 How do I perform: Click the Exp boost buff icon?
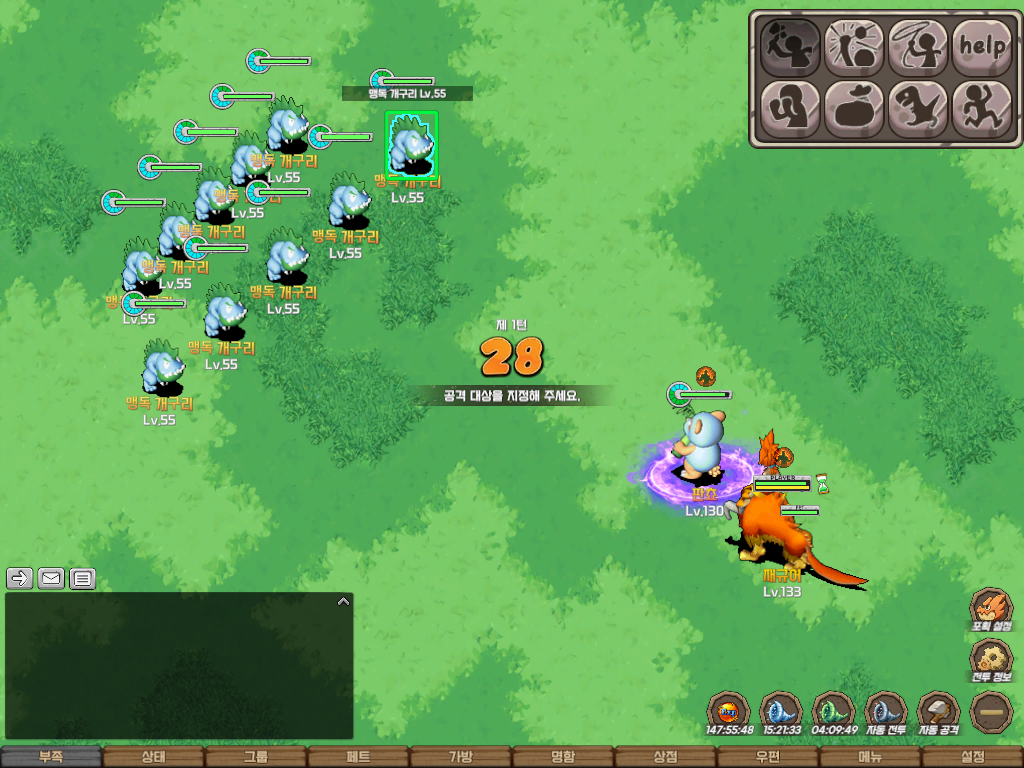[728, 713]
